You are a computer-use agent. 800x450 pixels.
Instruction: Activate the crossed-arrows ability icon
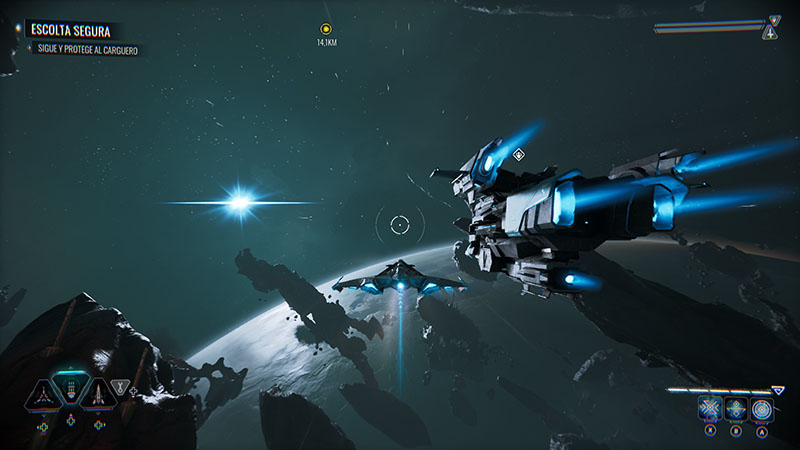pyautogui.click(x=710, y=409)
